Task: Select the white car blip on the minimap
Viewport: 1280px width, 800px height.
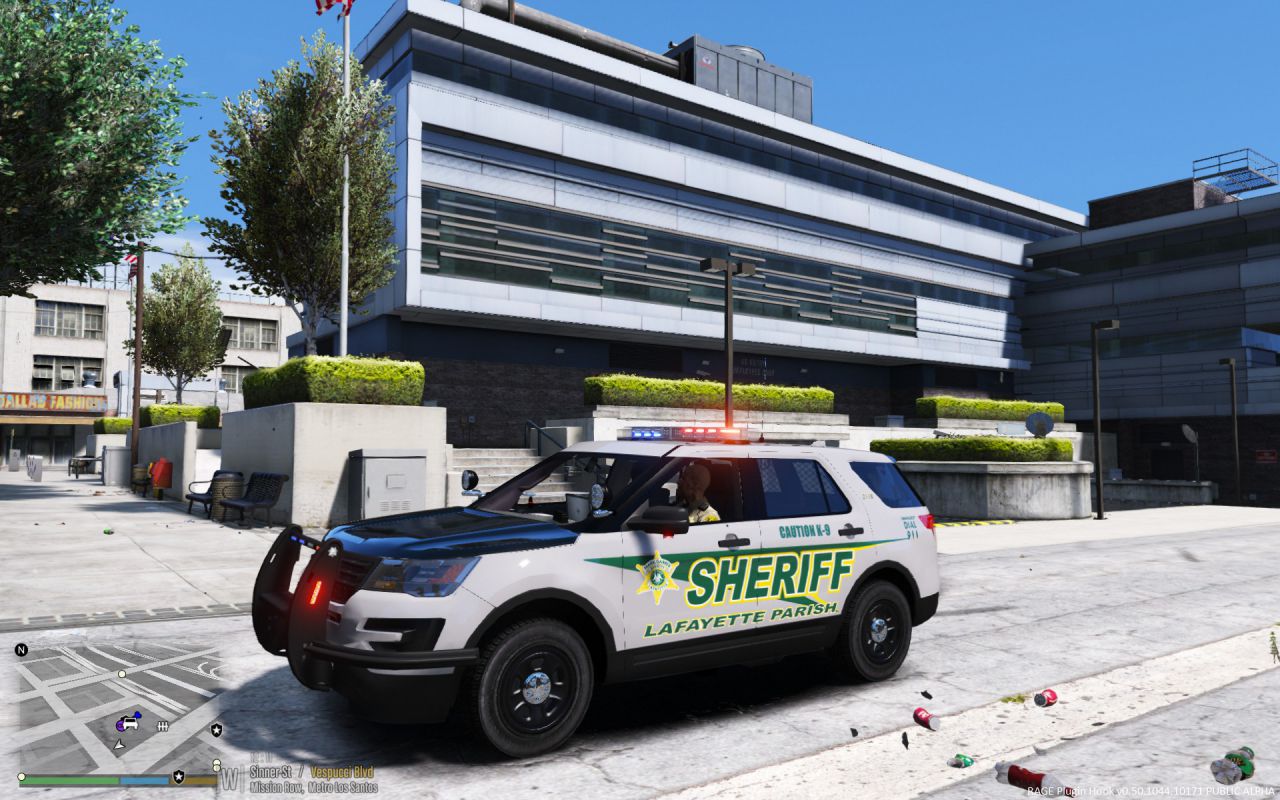Action: (130, 722)
